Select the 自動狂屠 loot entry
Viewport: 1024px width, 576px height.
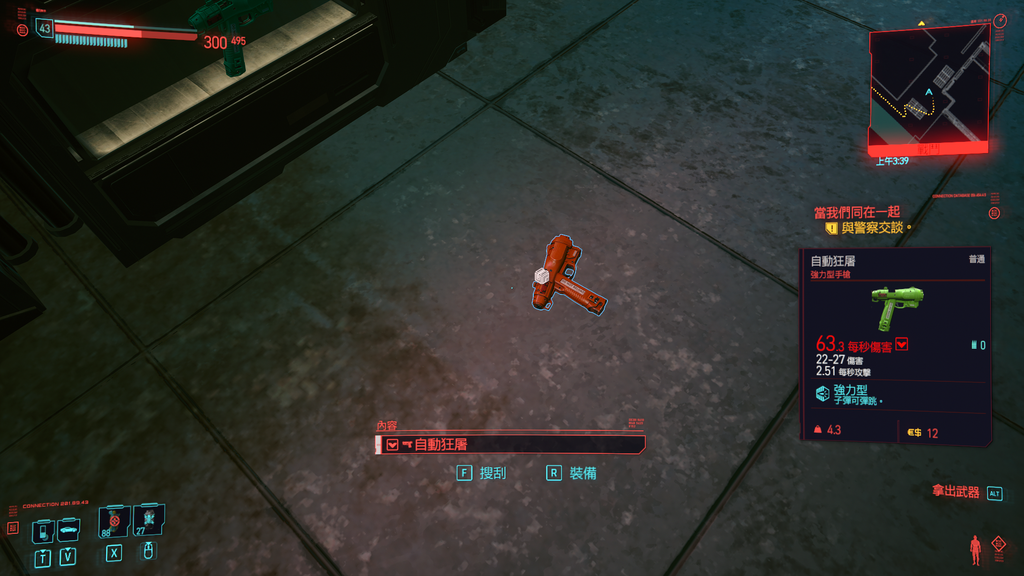(510, 445)
